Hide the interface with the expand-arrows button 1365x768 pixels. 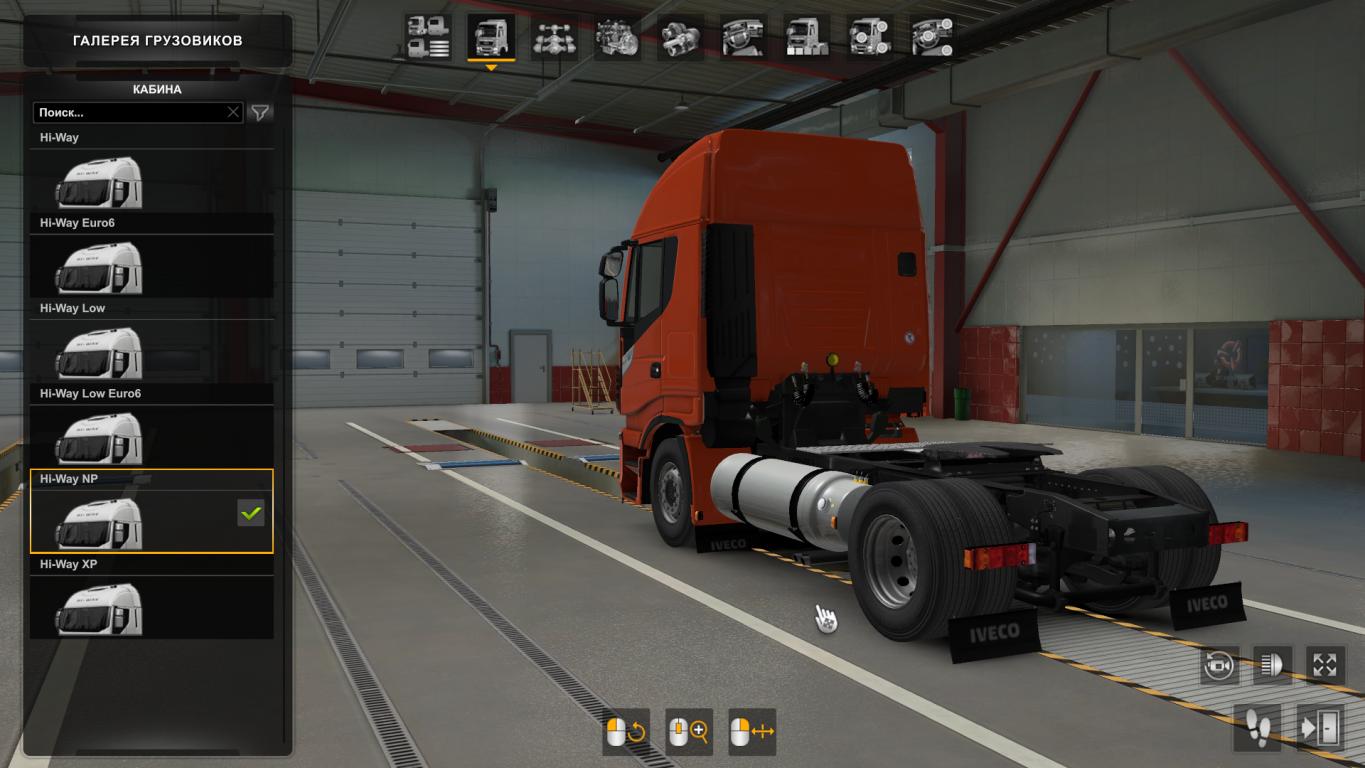(1325, 666)
